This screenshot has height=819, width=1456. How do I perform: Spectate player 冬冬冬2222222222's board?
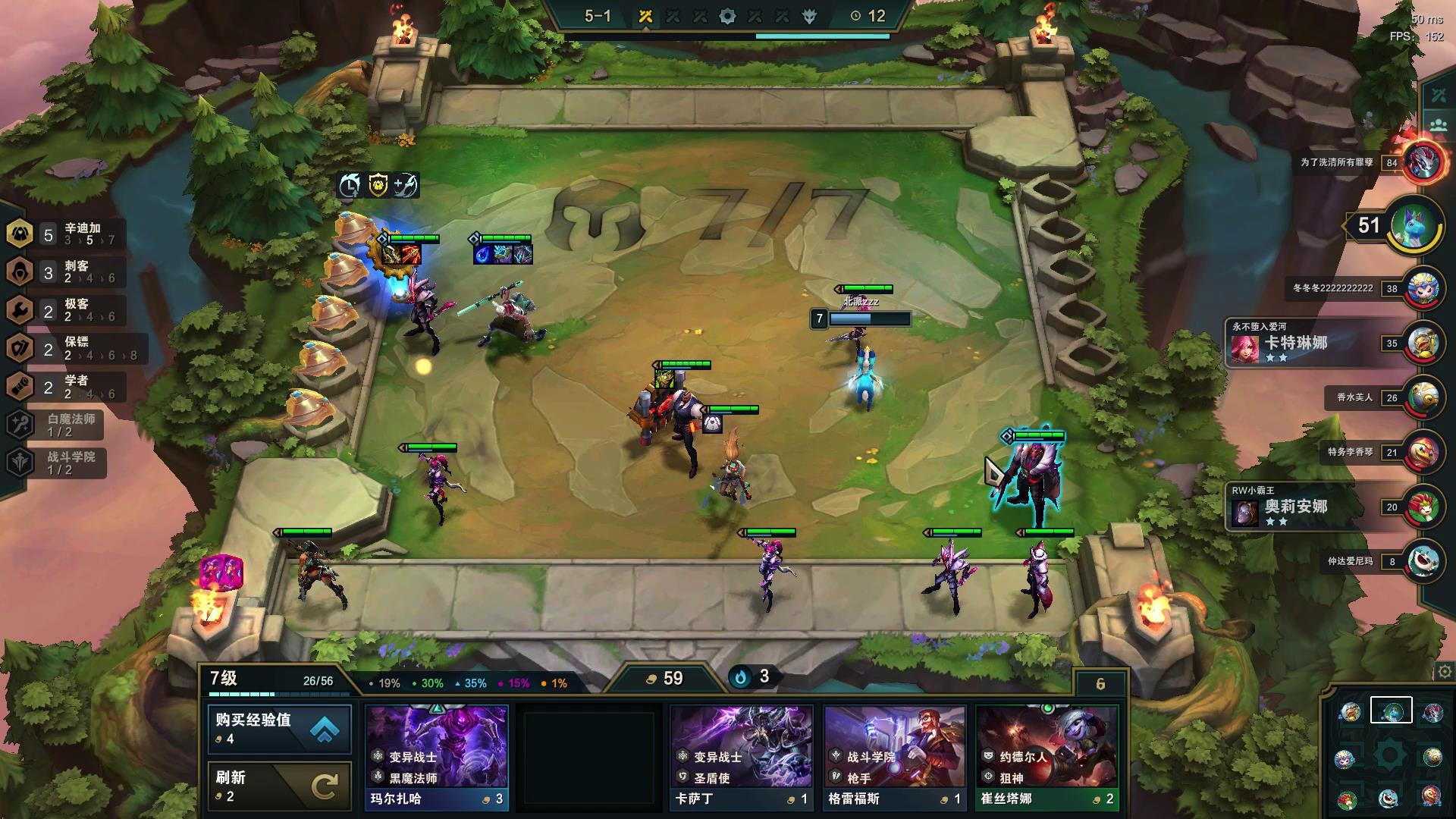point(1423,288)
